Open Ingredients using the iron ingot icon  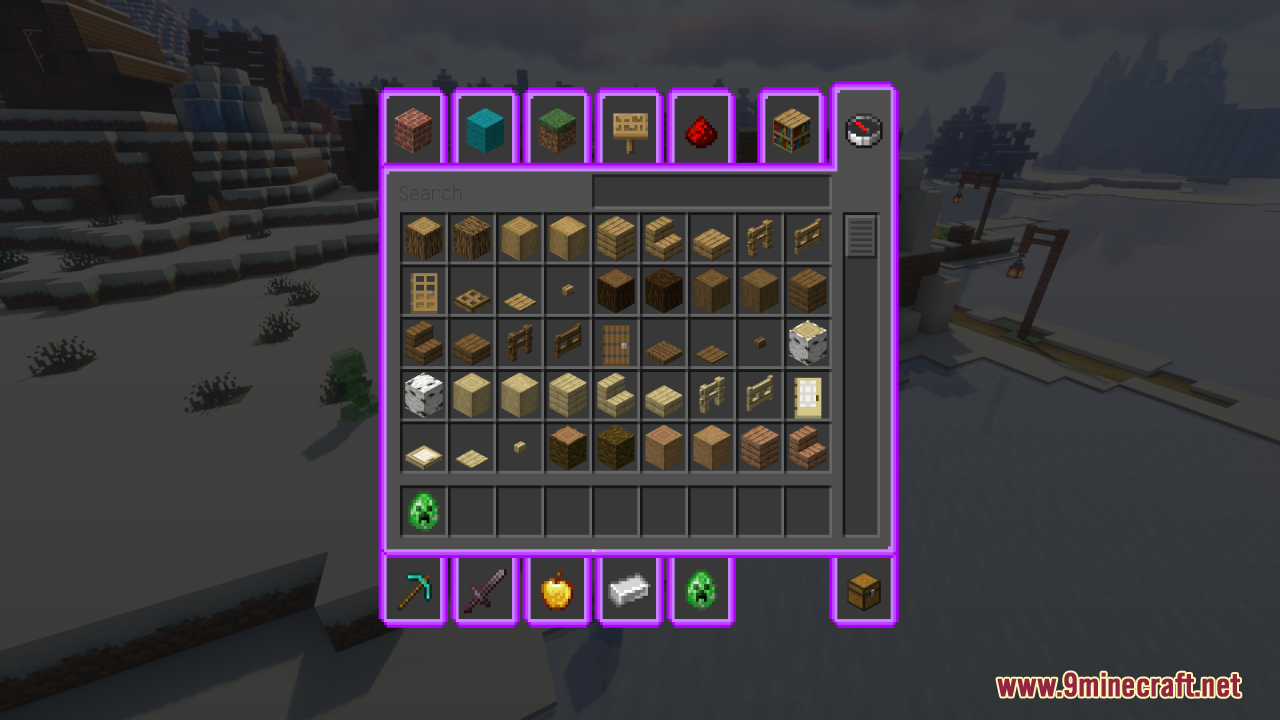(x=629, y=590)
